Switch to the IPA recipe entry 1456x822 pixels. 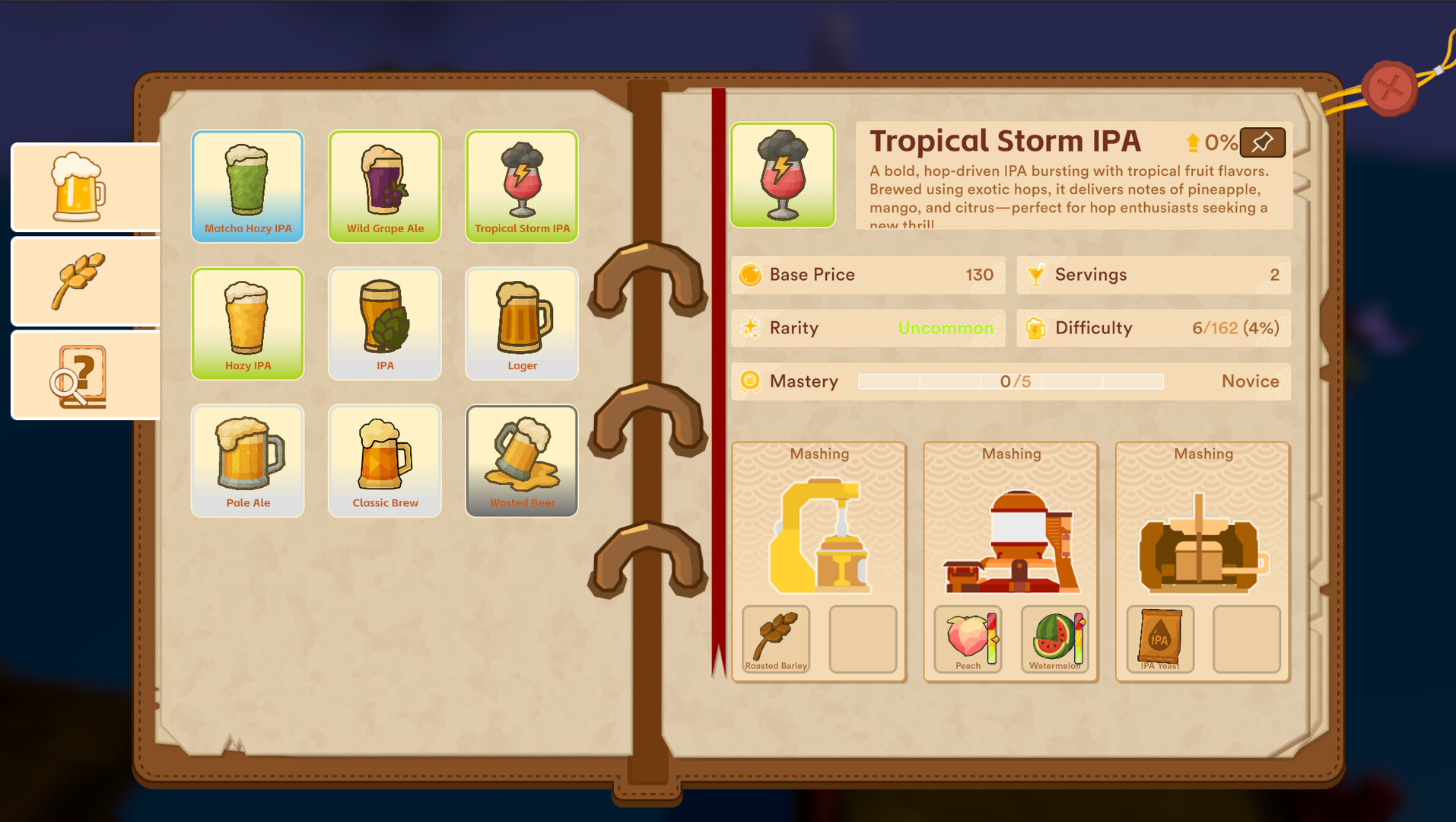(384, 323)
